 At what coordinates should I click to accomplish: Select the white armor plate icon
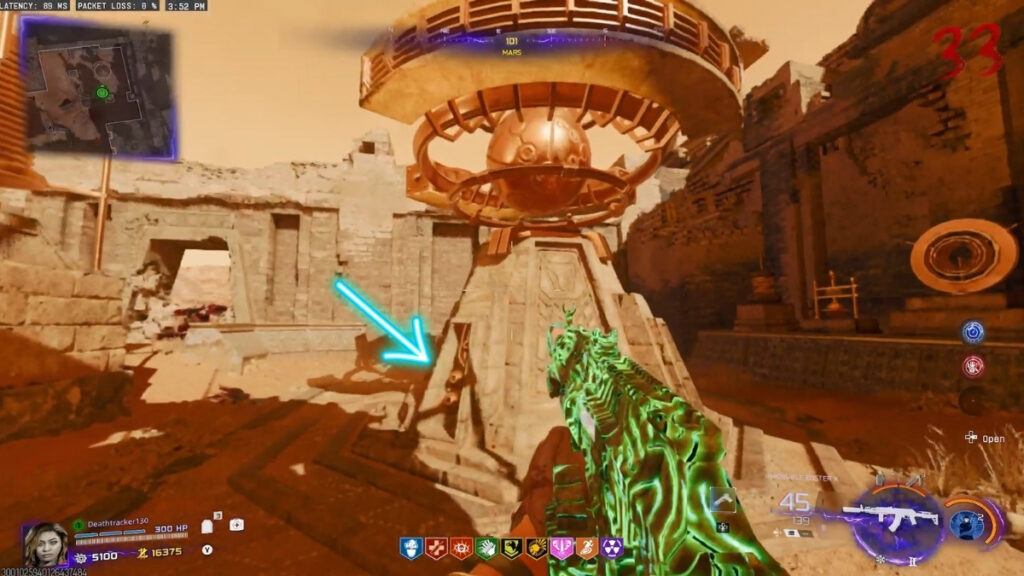[207, 525]
